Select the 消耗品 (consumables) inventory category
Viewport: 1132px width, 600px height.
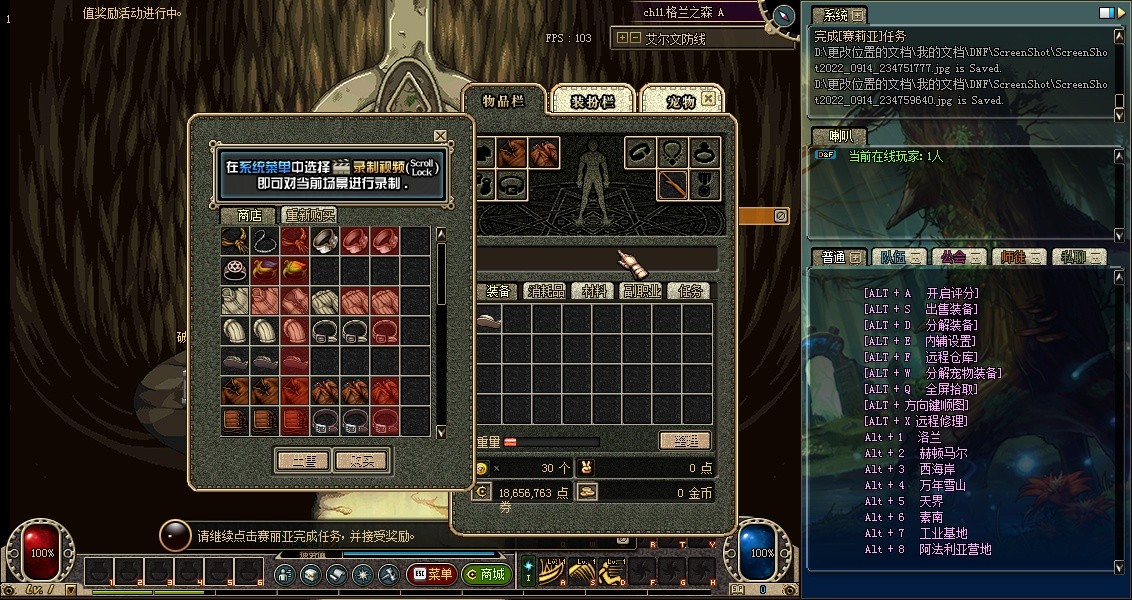pos(546,291)
